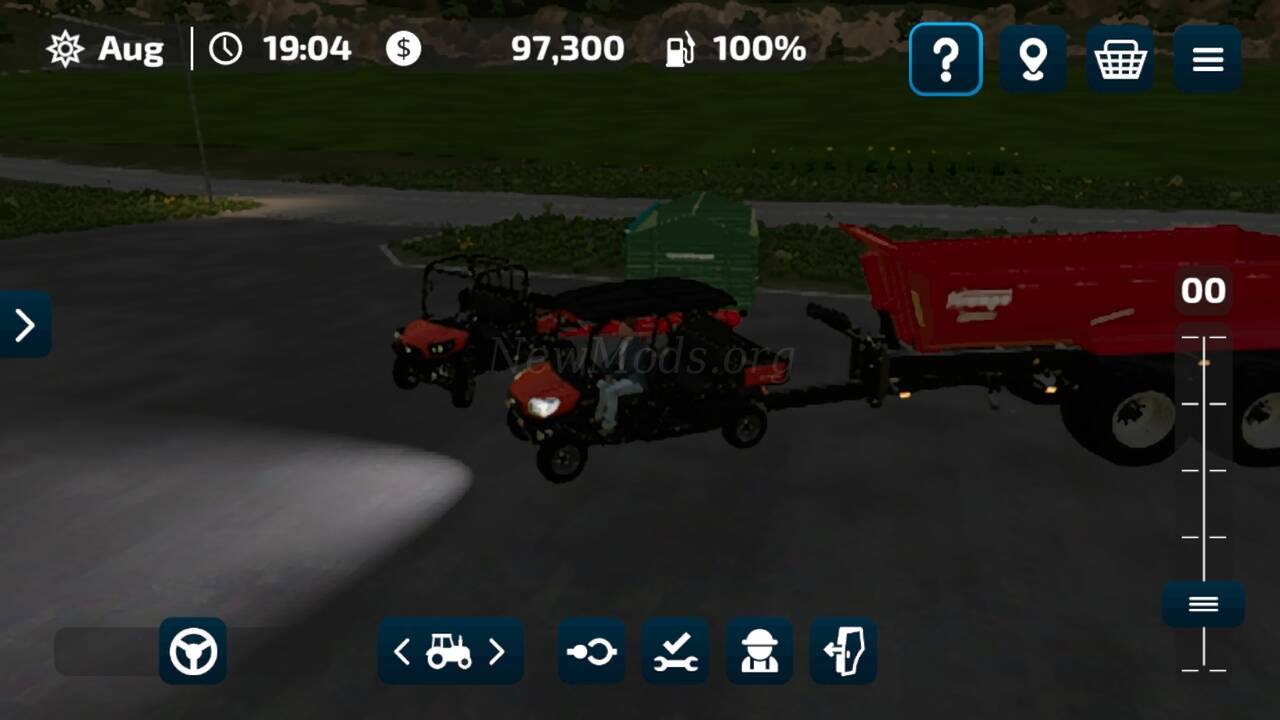This screenshot has width=1280, height=720.
Task: Open the wrench and checkmark tool actions
Action: [x=676, y=652]
